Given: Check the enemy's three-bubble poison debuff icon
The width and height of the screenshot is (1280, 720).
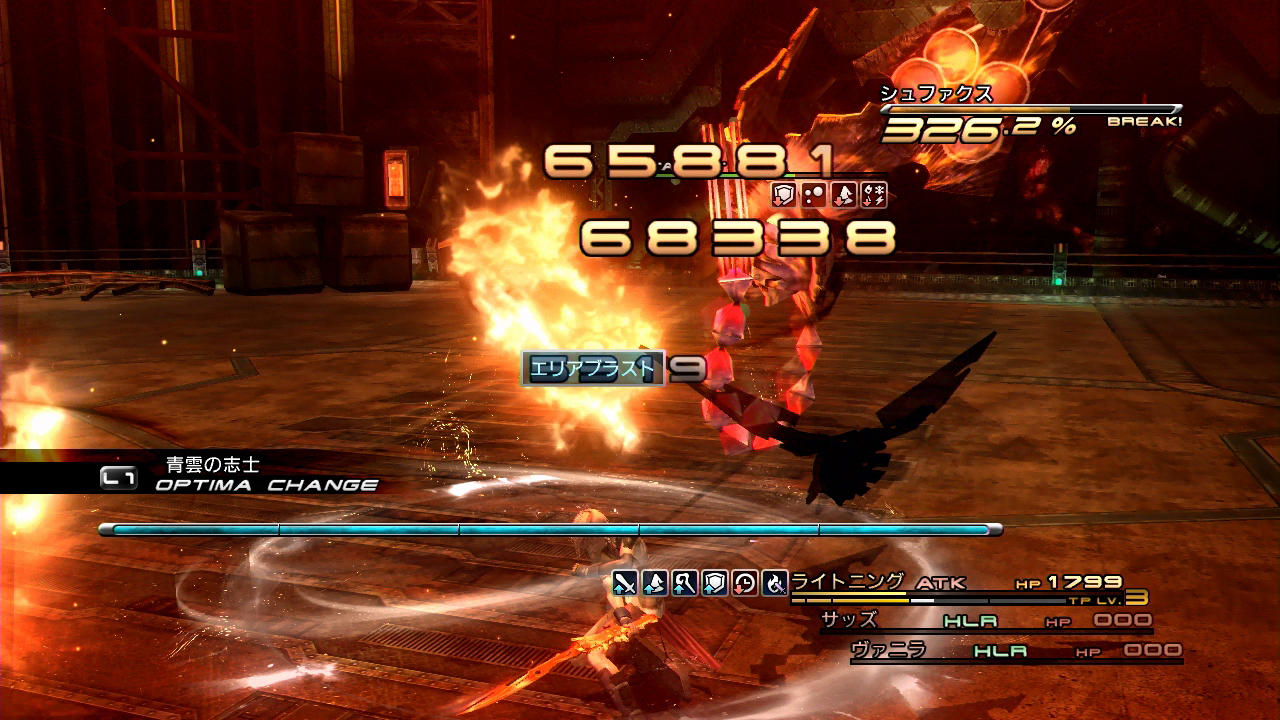Looking at the screenshot, I should tap(814, 195).
